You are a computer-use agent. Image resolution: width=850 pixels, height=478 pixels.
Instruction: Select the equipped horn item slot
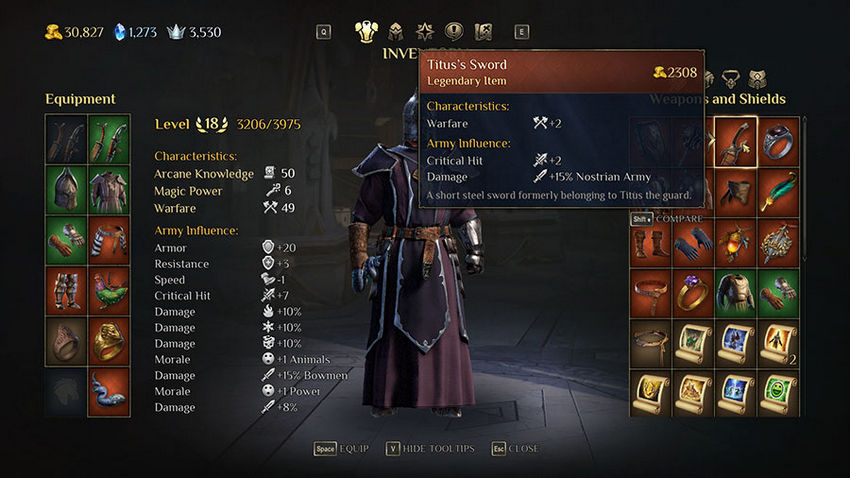tap(109, 392)
